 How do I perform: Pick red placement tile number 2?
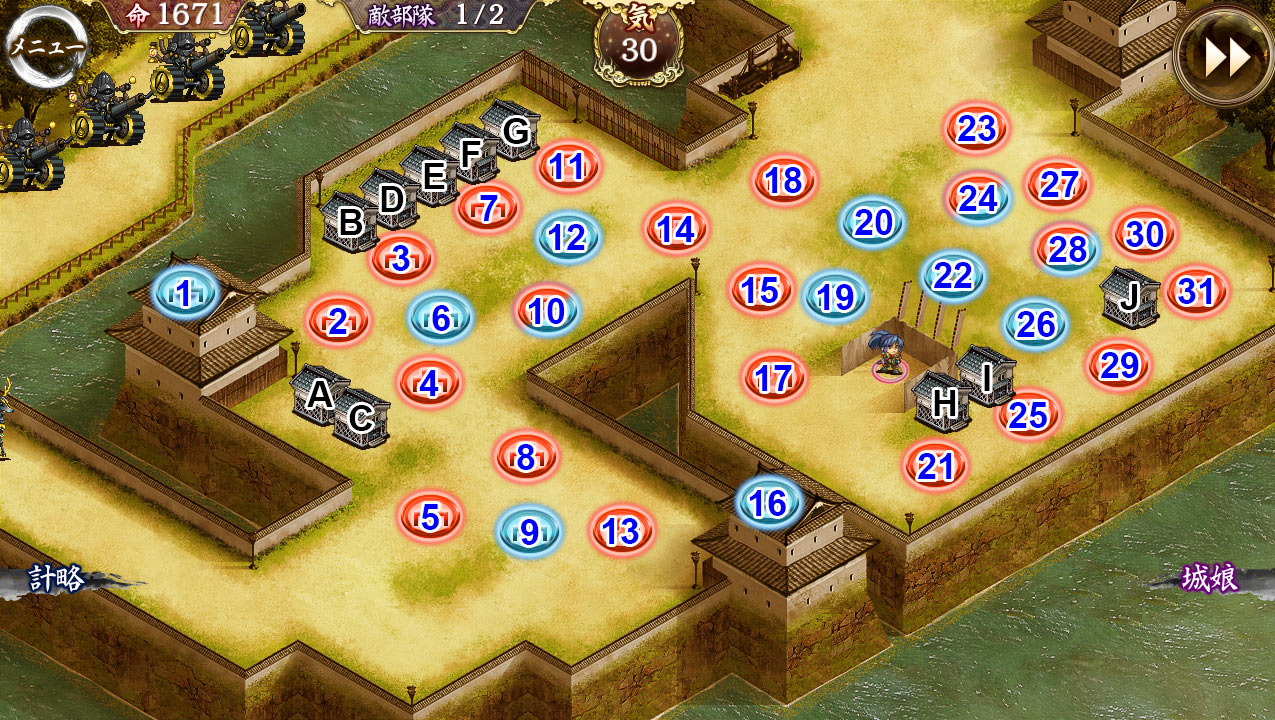(x=338, y=322)
